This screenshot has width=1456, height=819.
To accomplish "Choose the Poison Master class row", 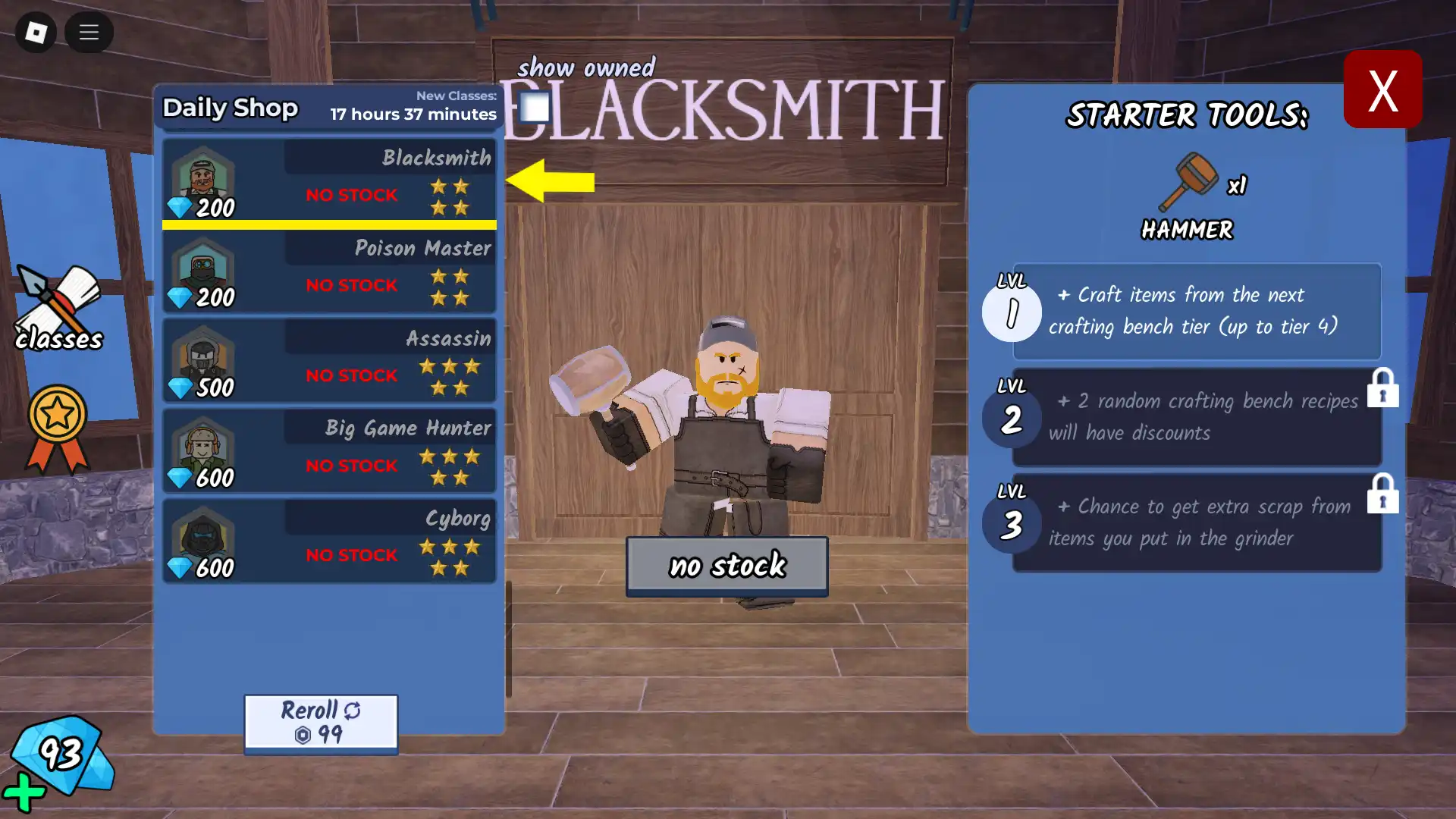I will coord(329,272).
